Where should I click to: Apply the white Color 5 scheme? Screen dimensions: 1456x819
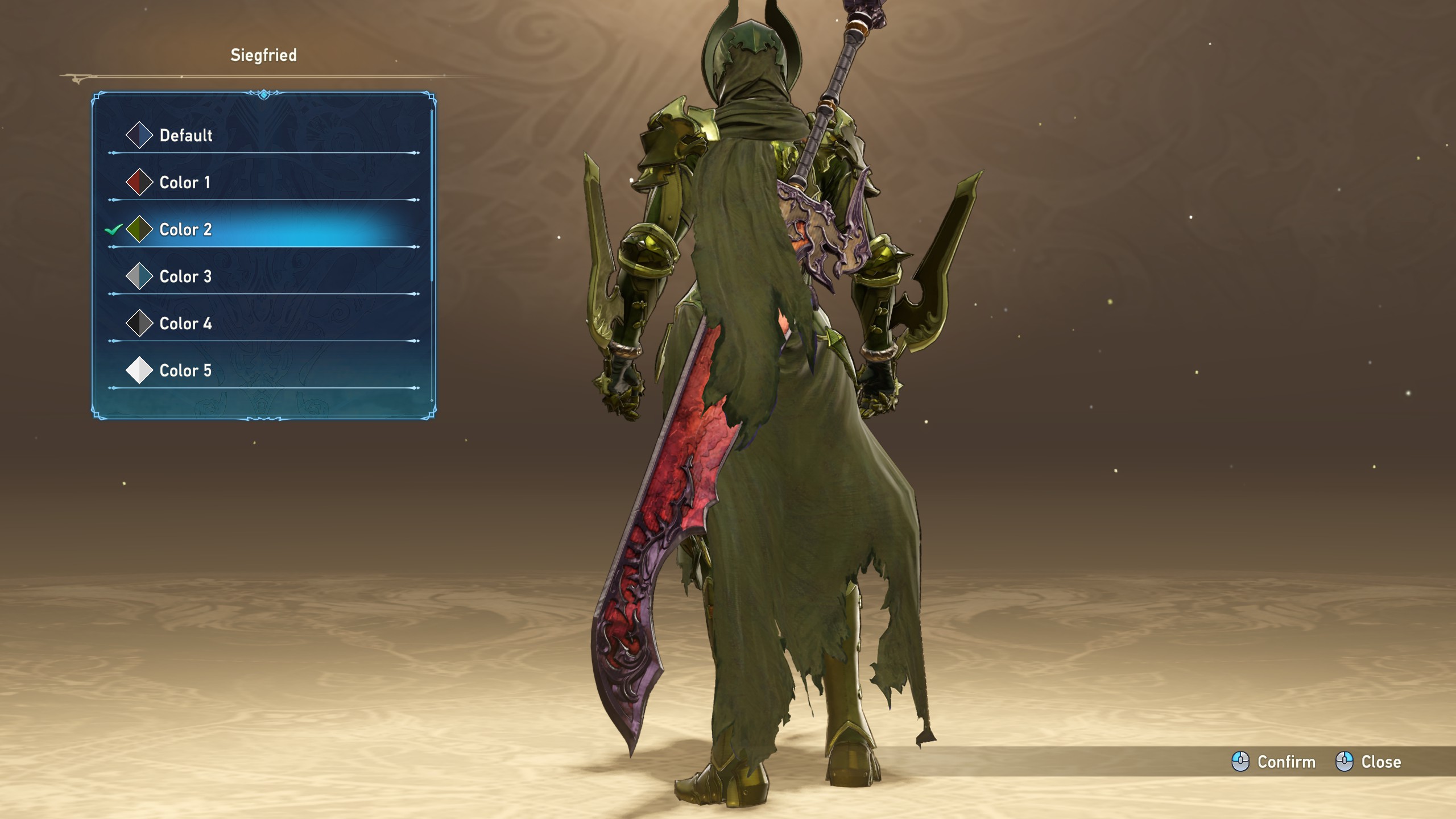[x=185, y=371]
